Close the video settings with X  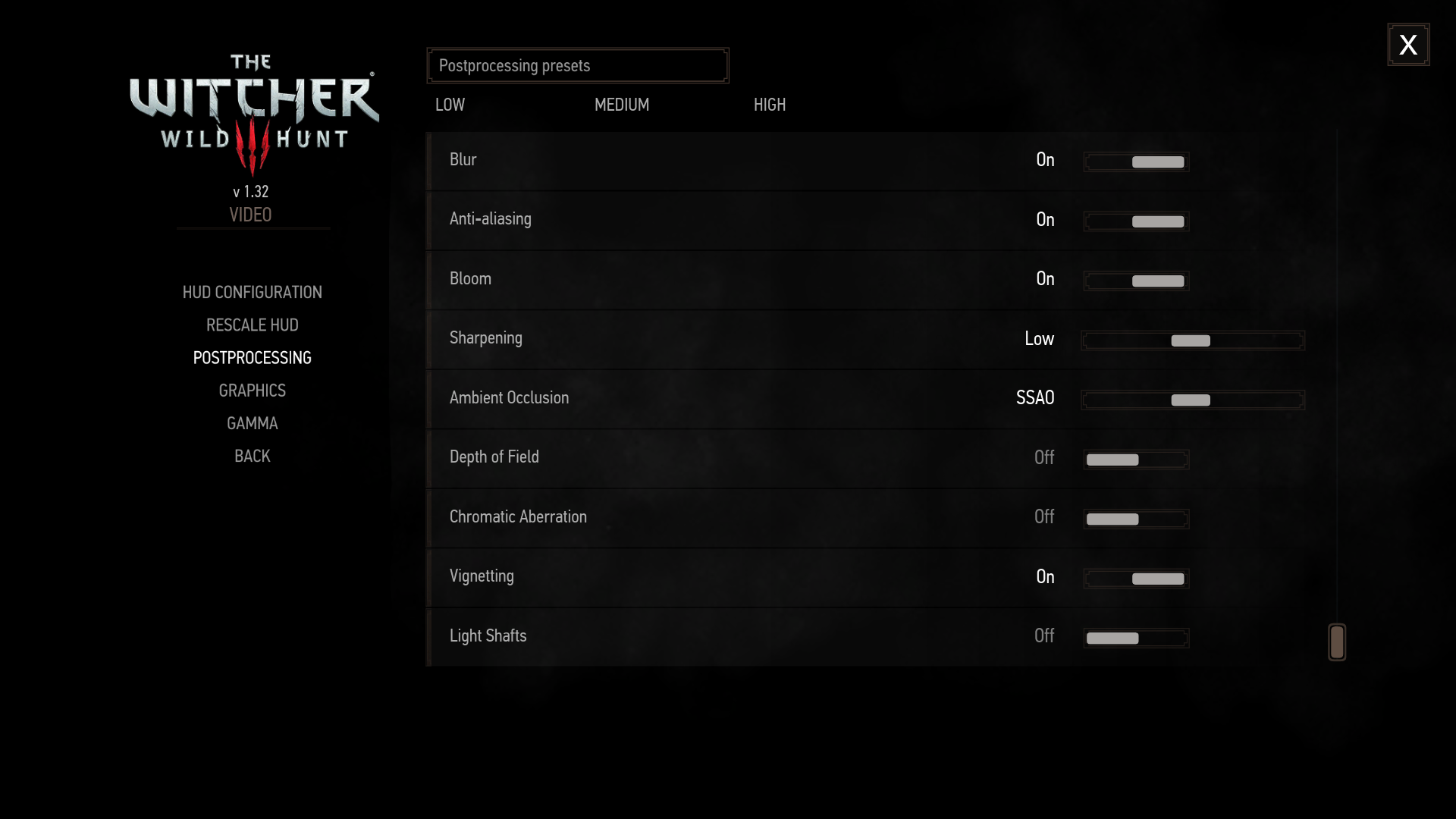pyautogui.click(x=1408, y=45)
